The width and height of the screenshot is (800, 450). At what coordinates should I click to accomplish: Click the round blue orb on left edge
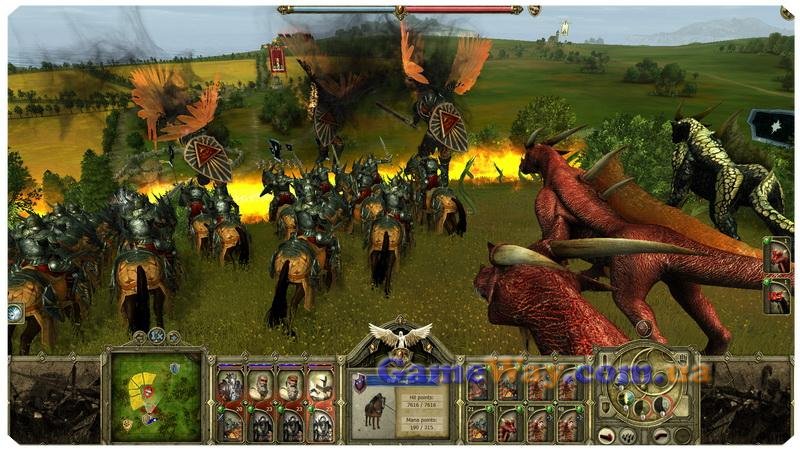tap(14, 312)
